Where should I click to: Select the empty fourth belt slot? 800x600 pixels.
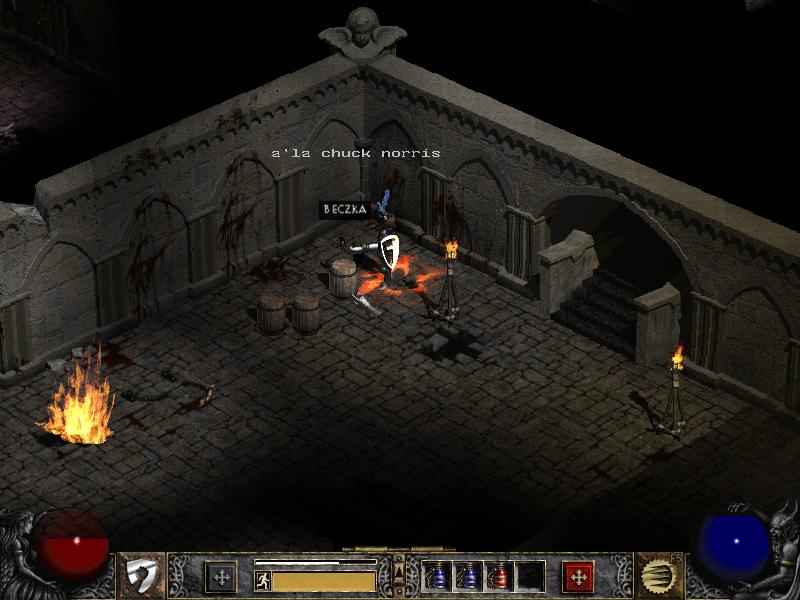tap(531, 577)
